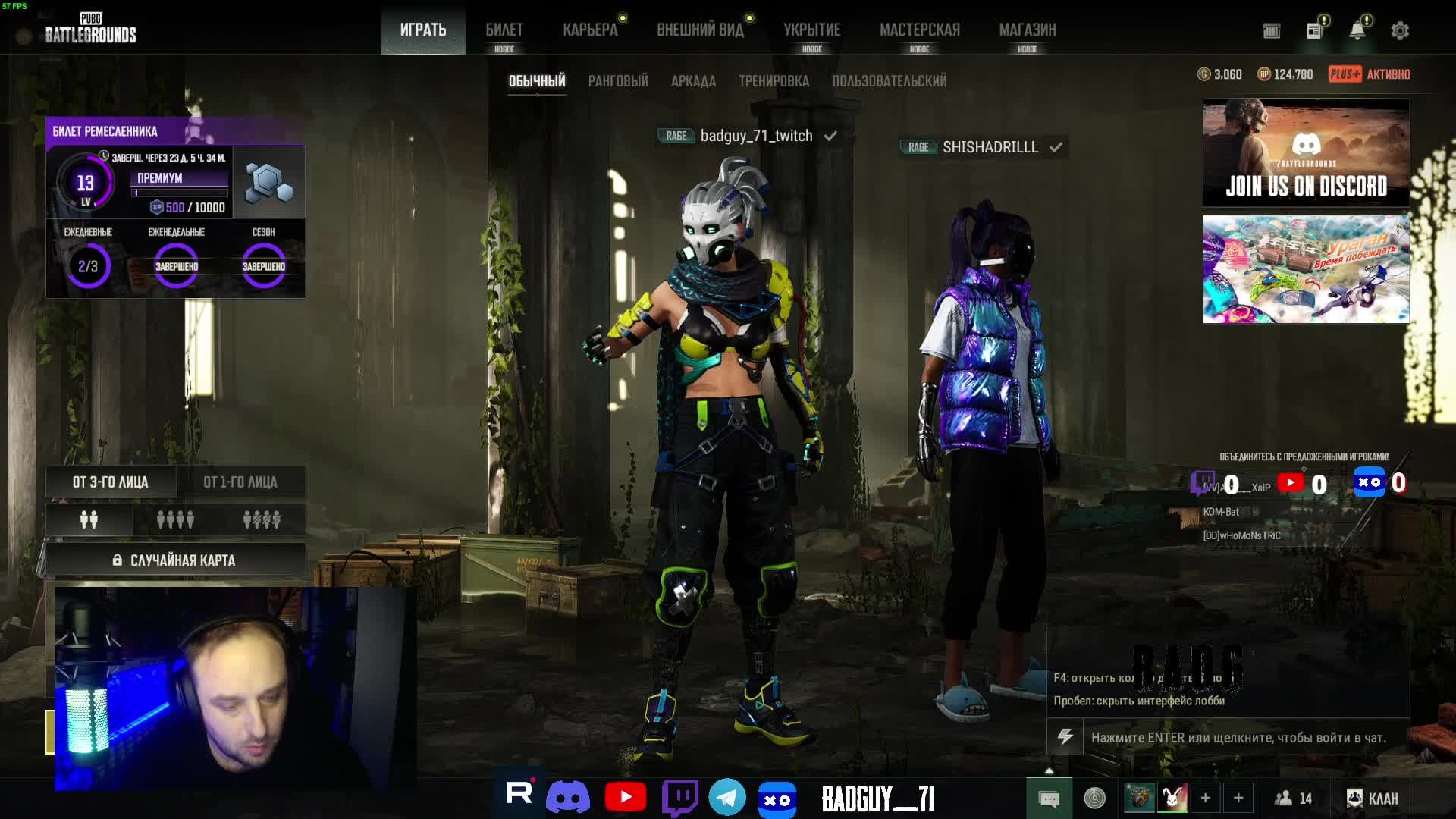The image size is (1456, 819).
Task: Select ОТ 3-ГО ЛИЦА perspective
Action: [111, 482]
